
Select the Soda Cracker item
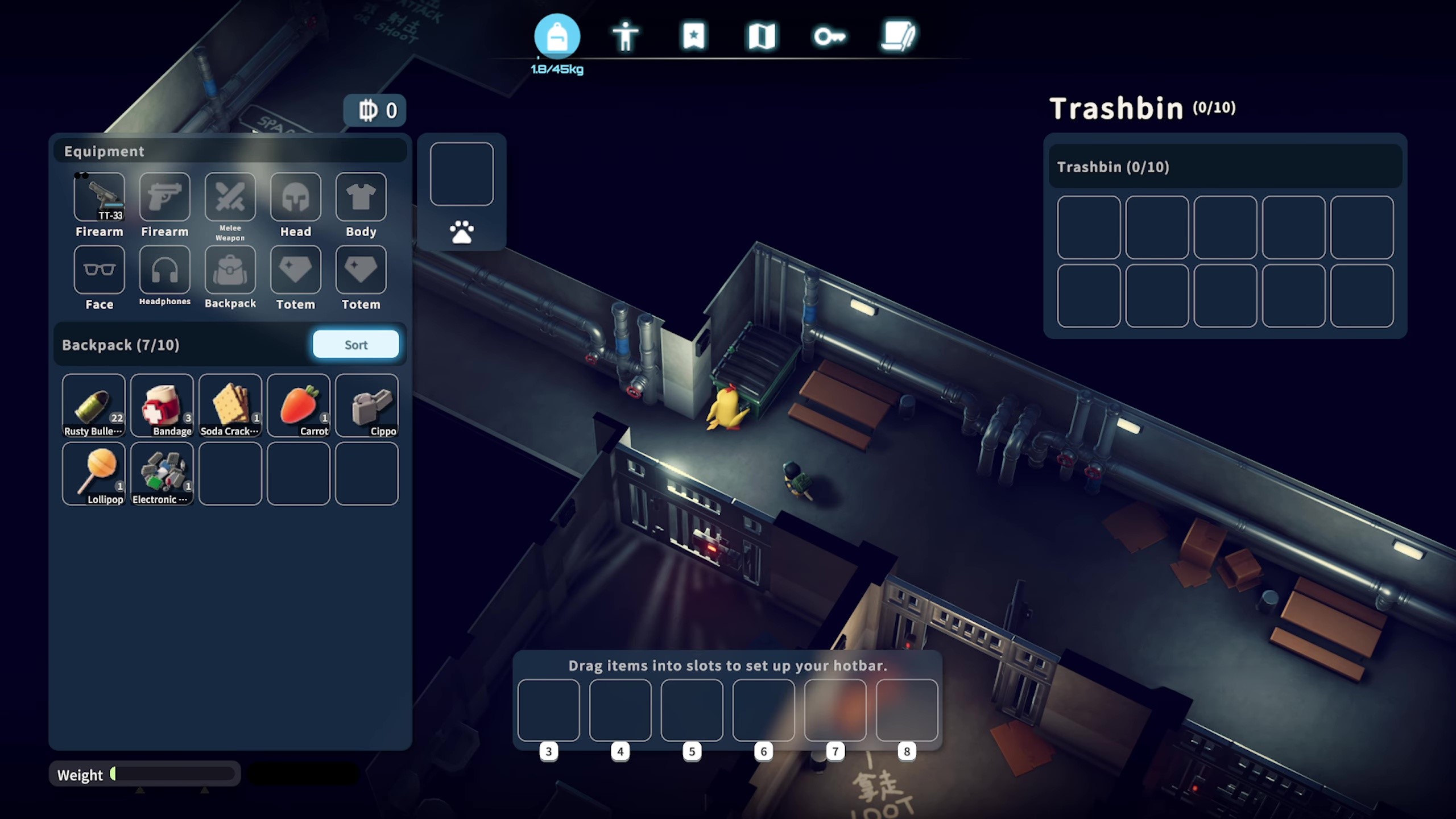pyautogui.click(x=230, y=405)
